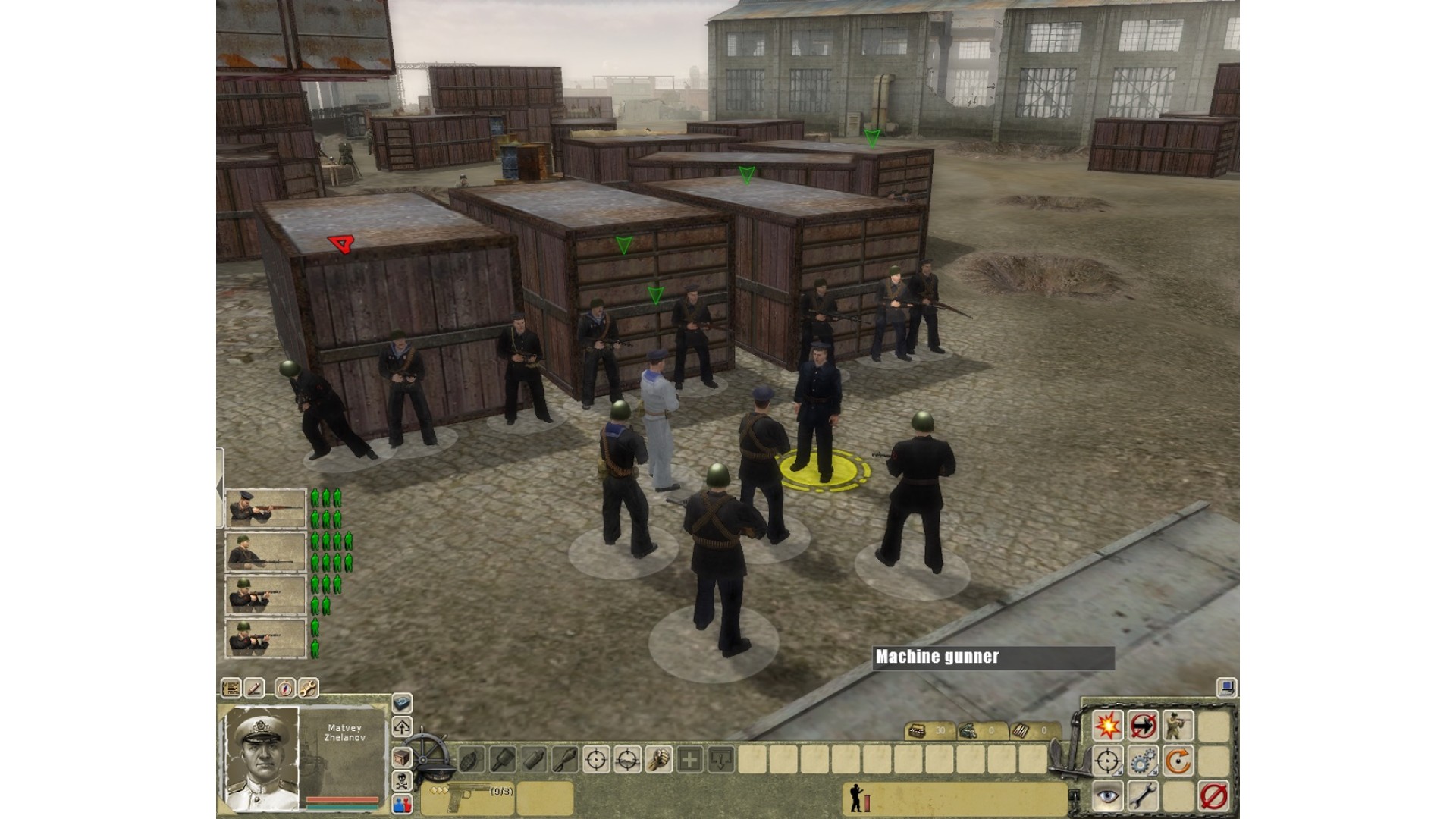The width and height of the screenshot is (1456, 819).
Task: Click the red cancel order button
Action: pyautogui.click(x=1213, y=796)
